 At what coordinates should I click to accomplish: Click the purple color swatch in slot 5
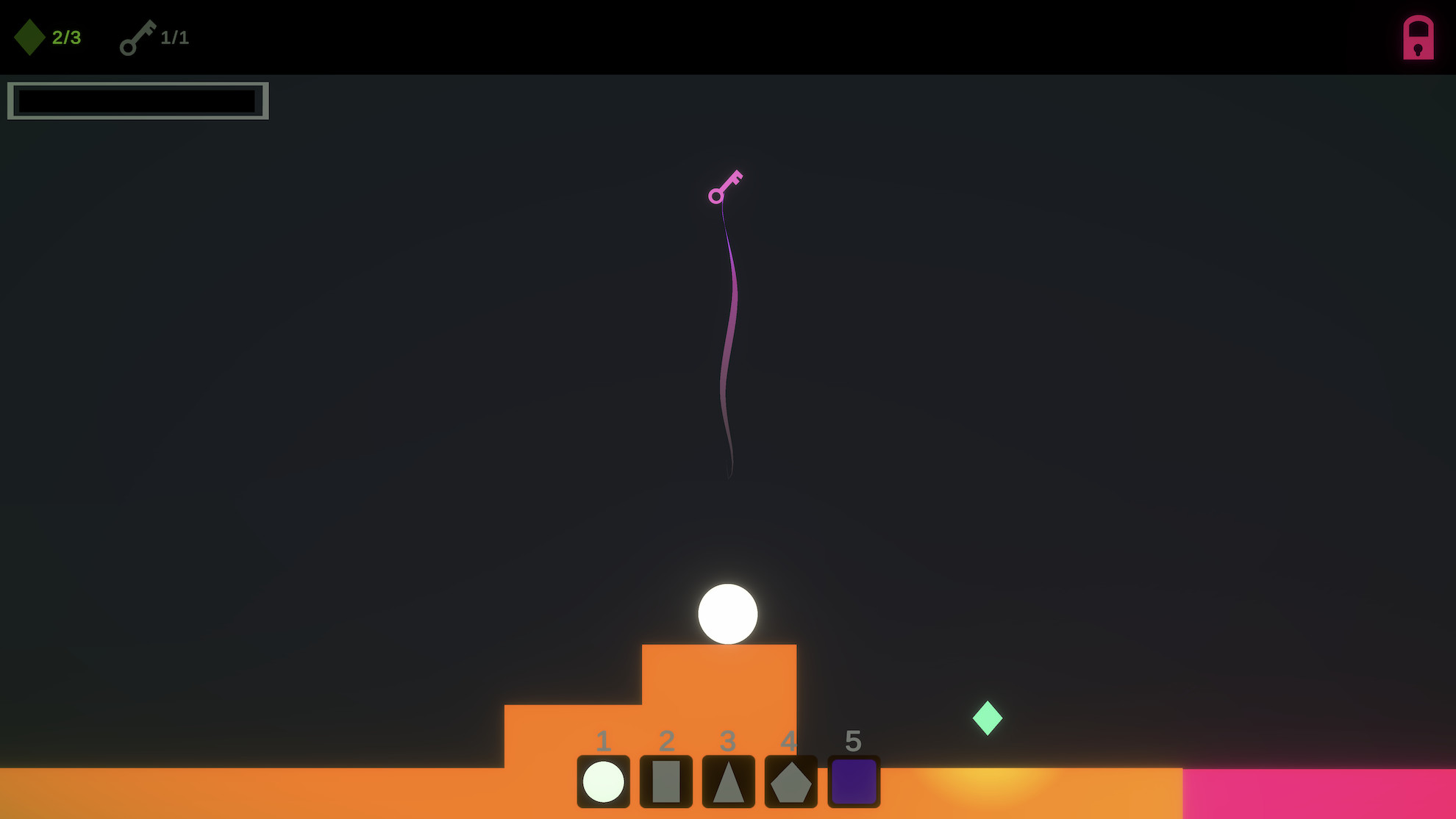pos(852,782)
